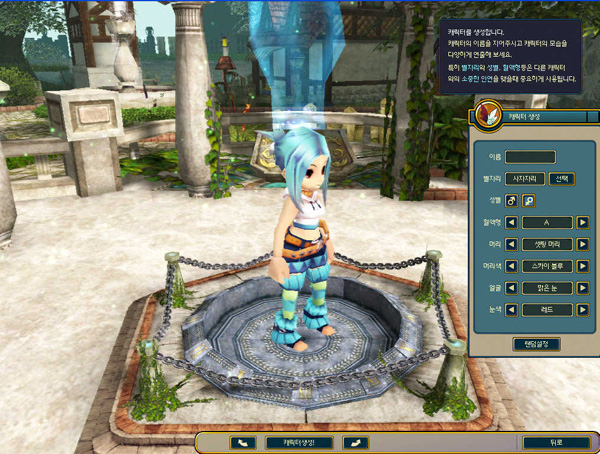Go back with the 뒤로 button

[555, 441]
